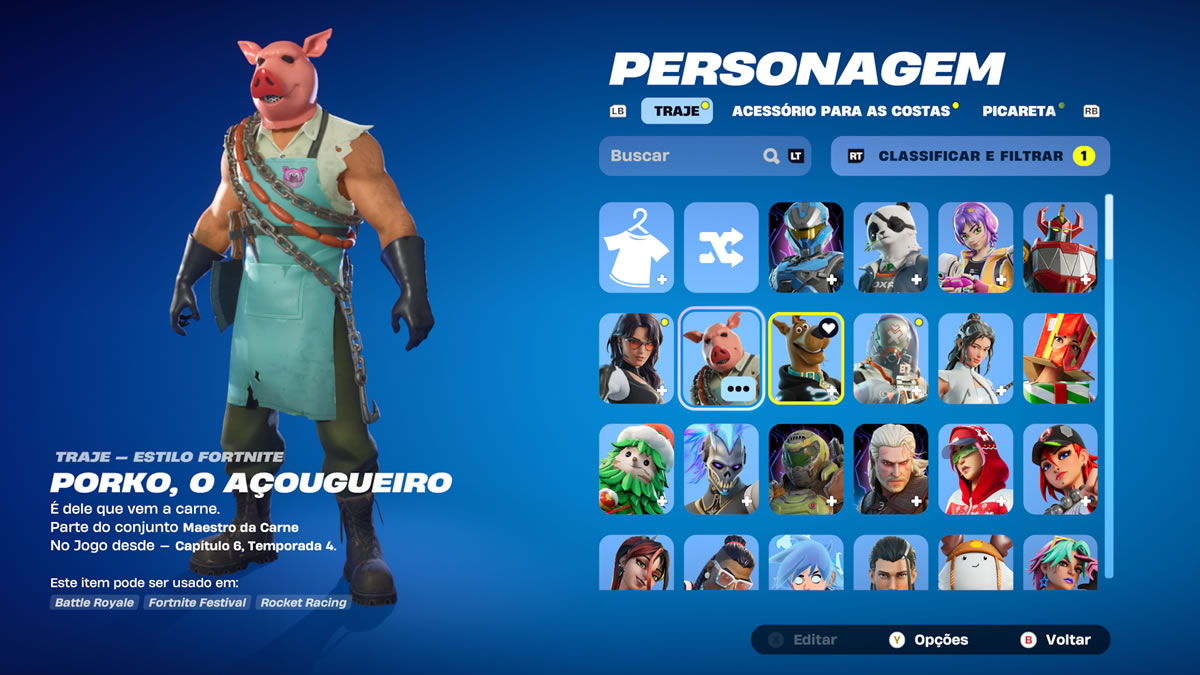Pick the white-haired bearded man outfit
The width and height of the screenshot is (1200, 675).
891,469
